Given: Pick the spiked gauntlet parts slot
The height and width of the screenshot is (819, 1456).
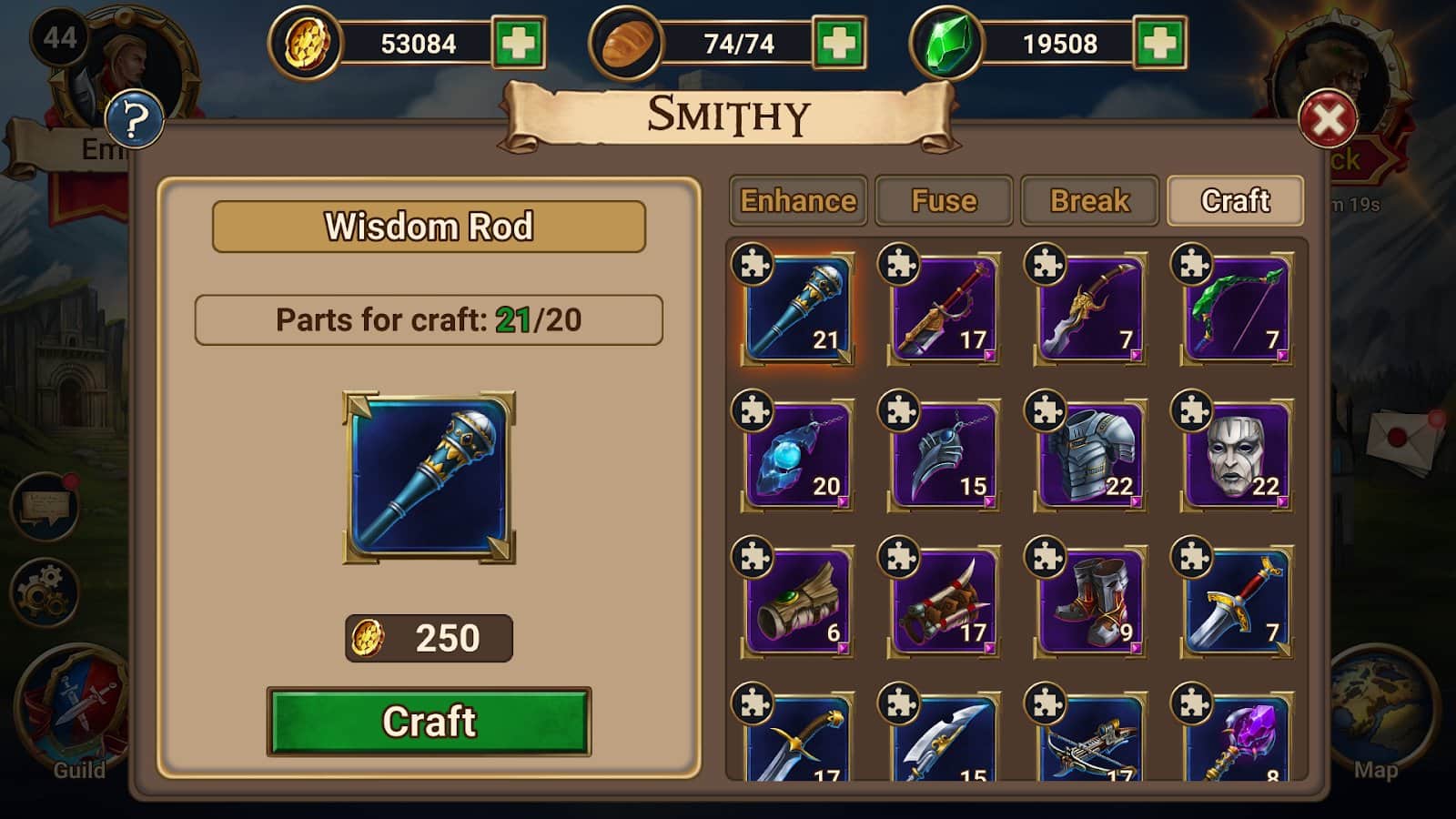Looking at the screenshot, I should [x=944, y=601].
